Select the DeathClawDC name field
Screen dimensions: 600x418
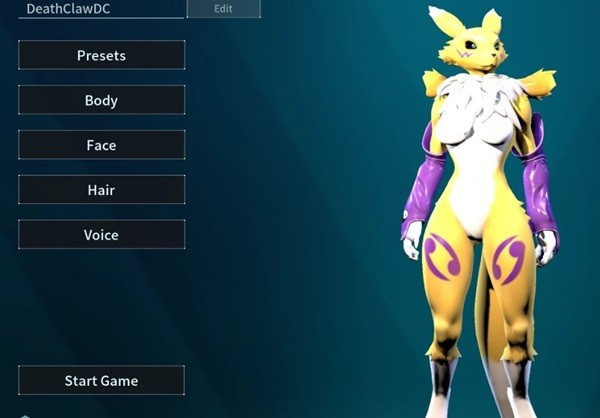pyautogui.click(x=100, y=8)
